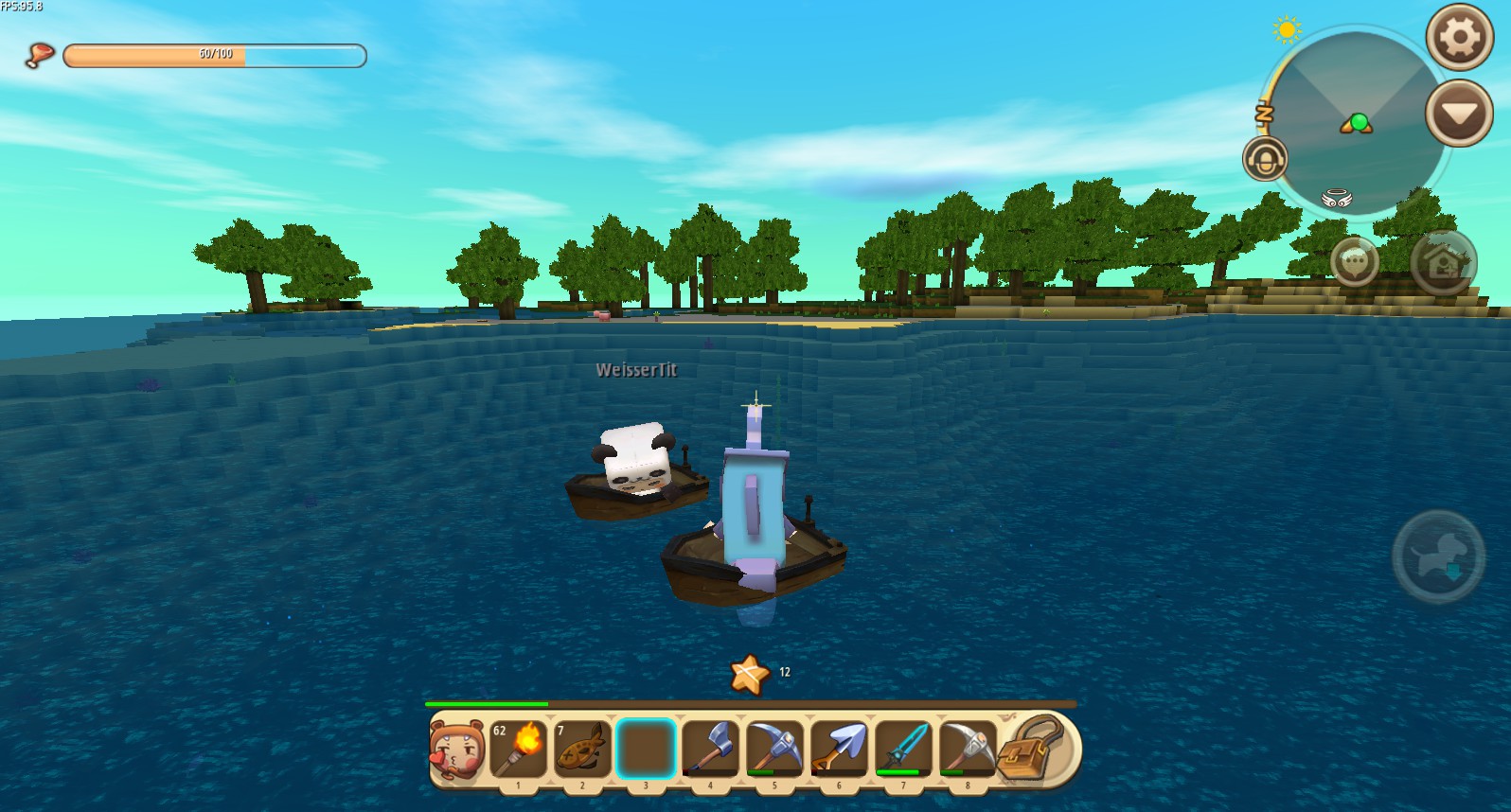Select the axe in hotbar slot 4
Viewport: 1511px width, 812px height.
click(x=711, y=749)
